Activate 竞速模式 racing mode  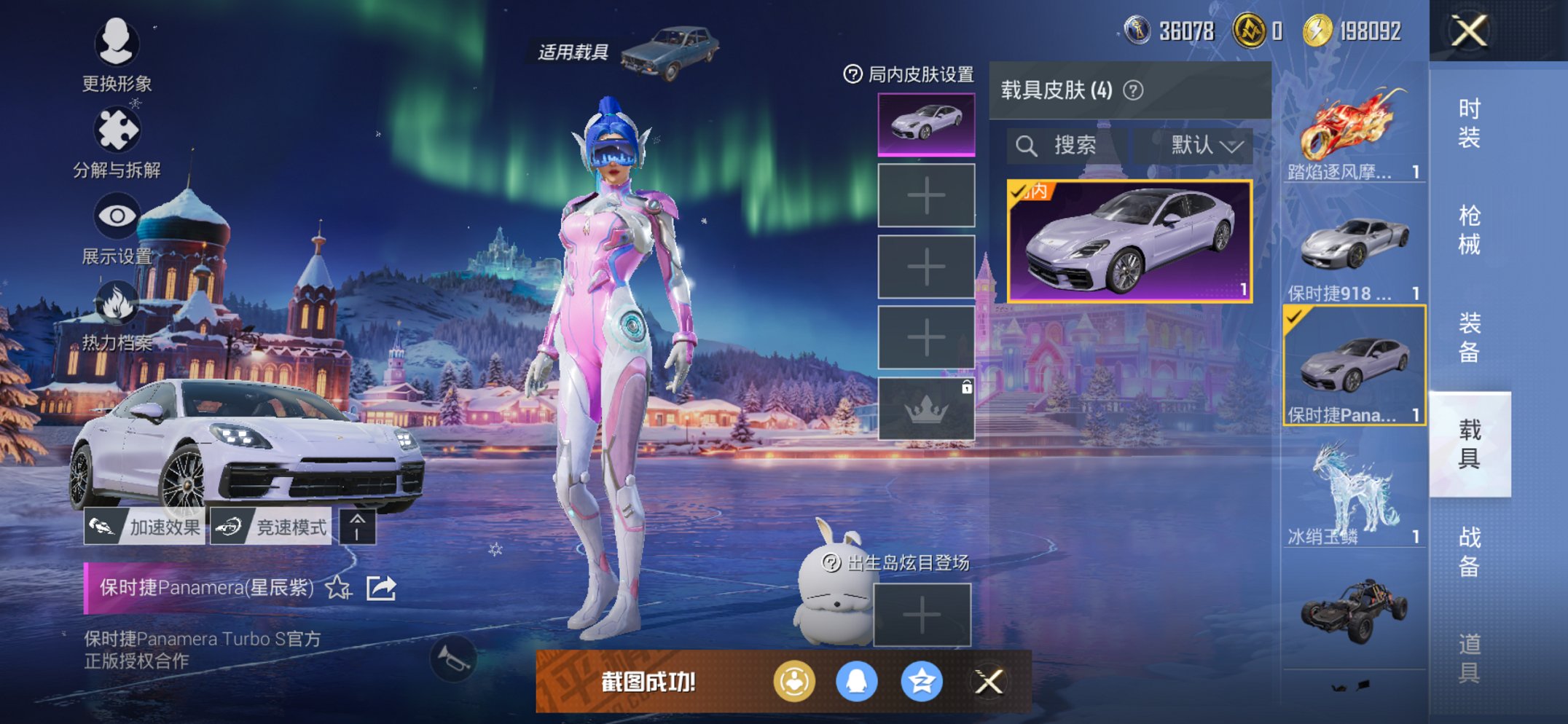[271, 527]
